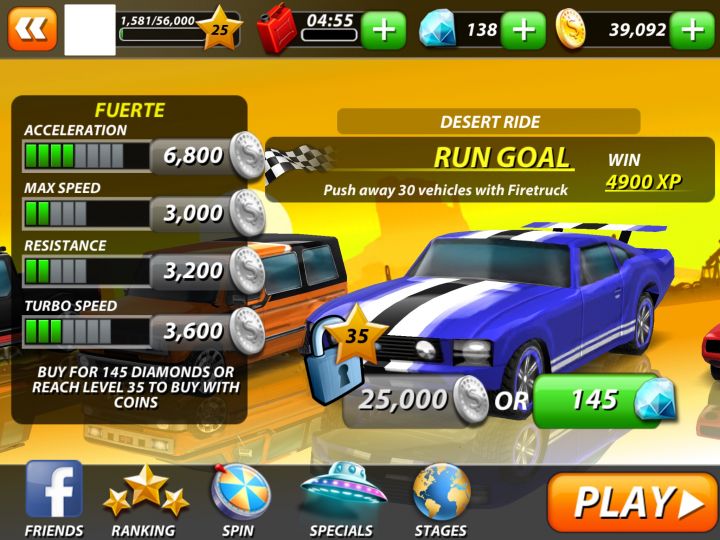Click the white player avatar box
The width and height of the screenshot is (720, 540).
tap(90, 30)
